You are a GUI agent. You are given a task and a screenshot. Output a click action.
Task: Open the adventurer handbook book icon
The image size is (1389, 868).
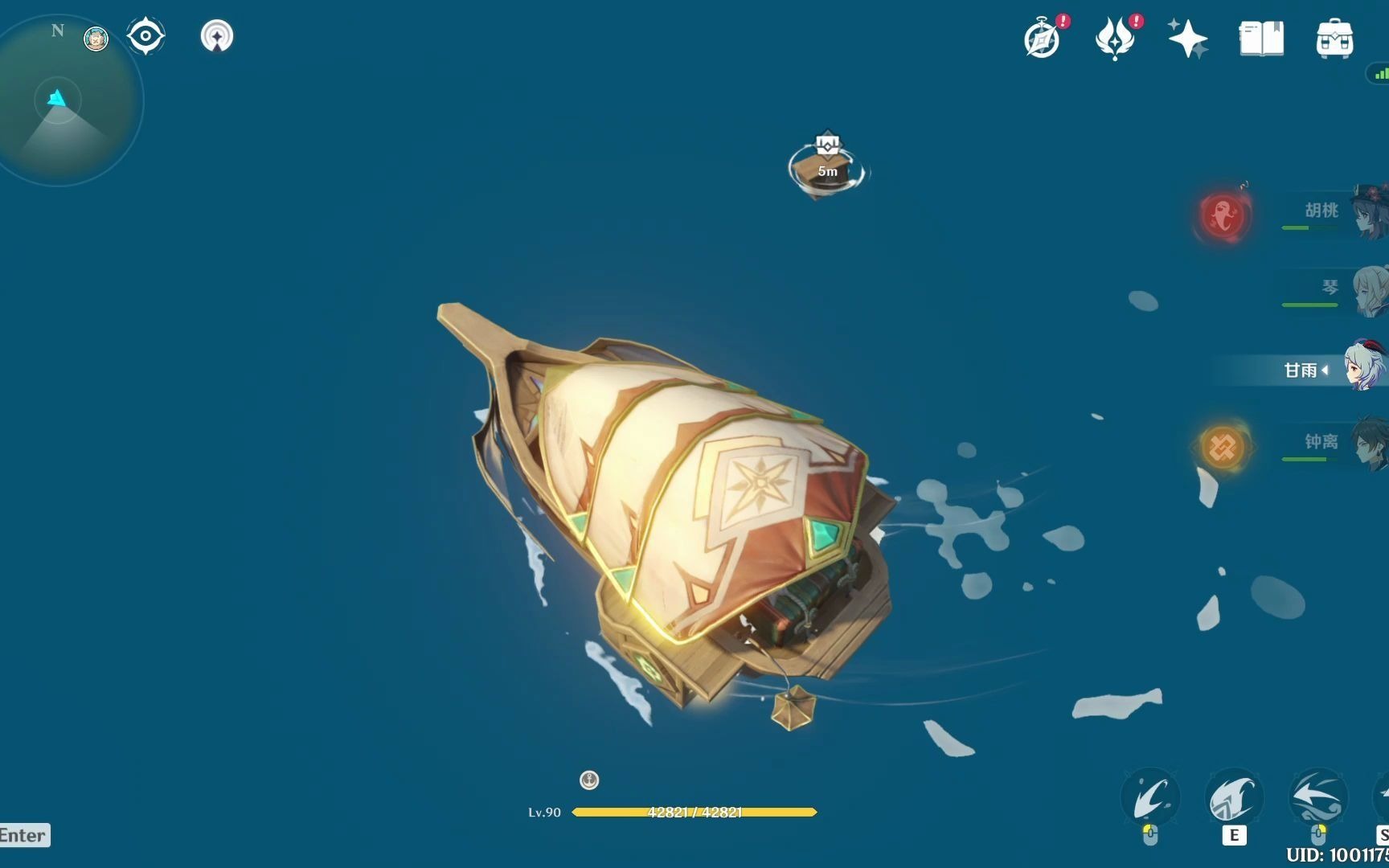click(x=1260, y=39)
